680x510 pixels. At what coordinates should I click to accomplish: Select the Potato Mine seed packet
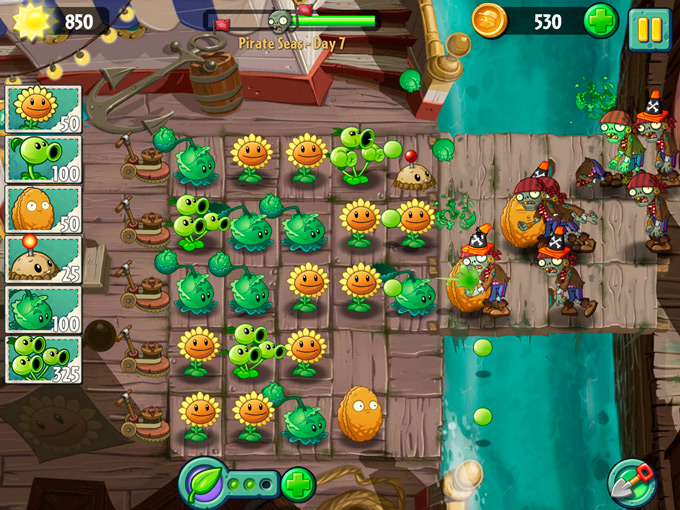pos(43,259)
